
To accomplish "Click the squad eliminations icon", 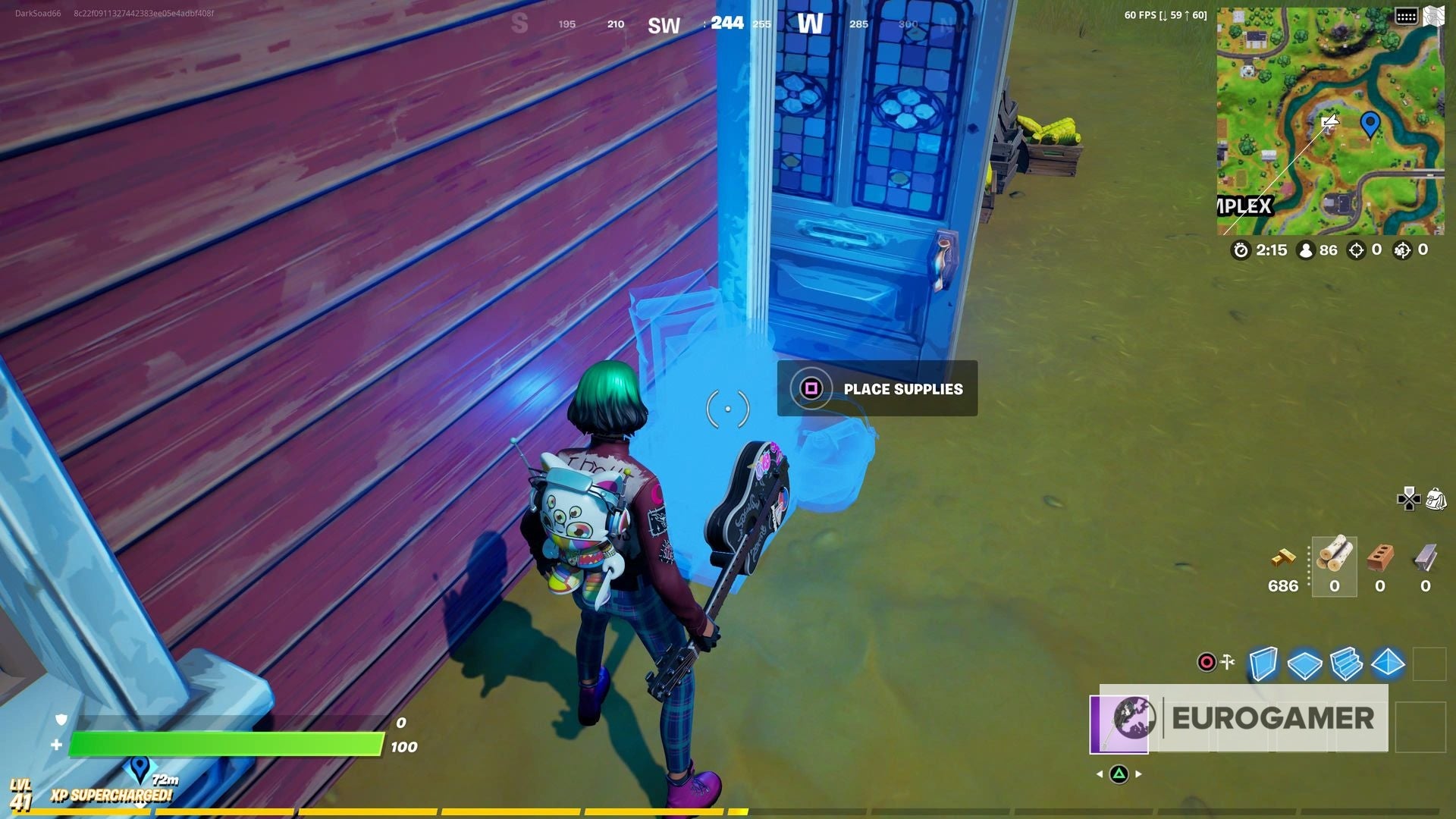I will coord(1402,250).
